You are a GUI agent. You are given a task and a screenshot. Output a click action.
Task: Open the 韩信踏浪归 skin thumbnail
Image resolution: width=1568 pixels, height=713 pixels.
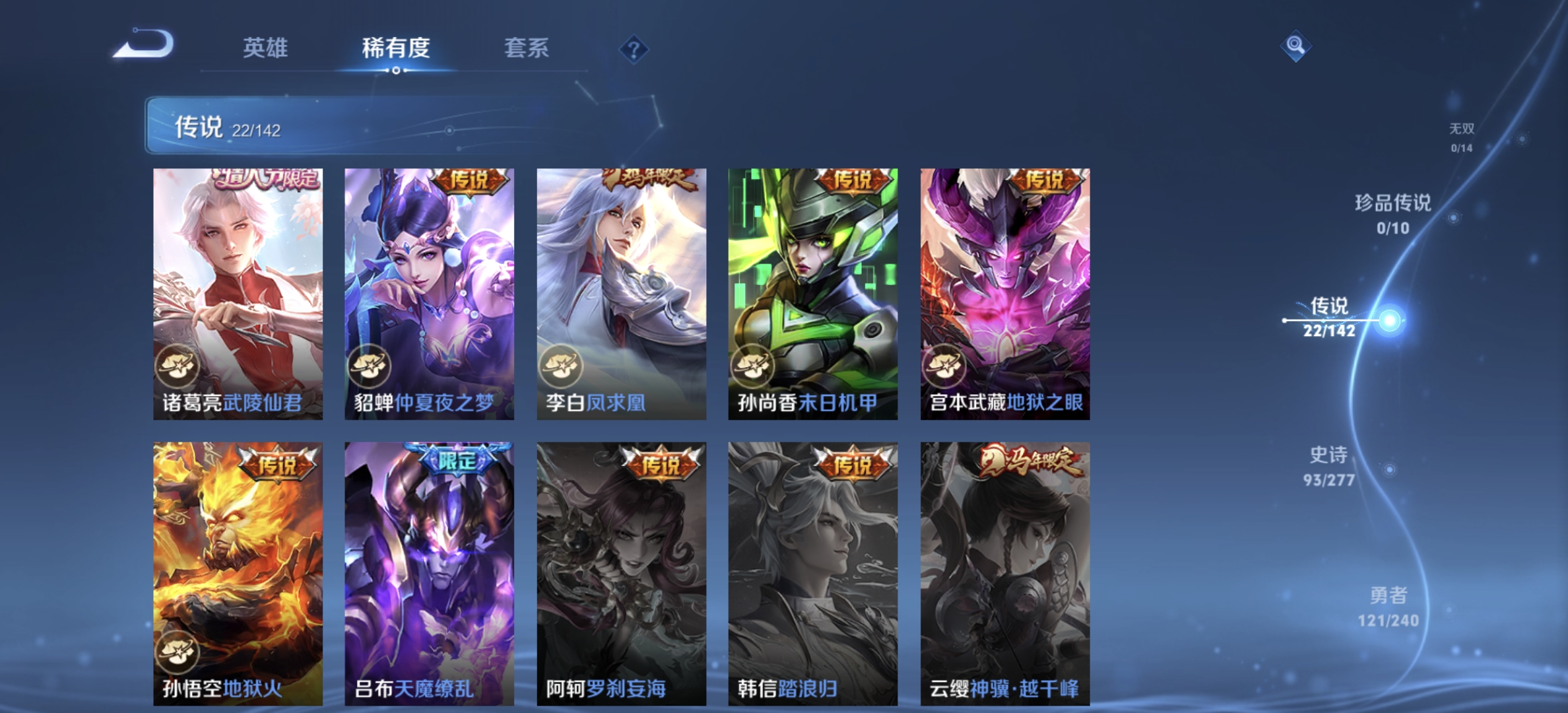pyautogui.click(x=812, y=568)
